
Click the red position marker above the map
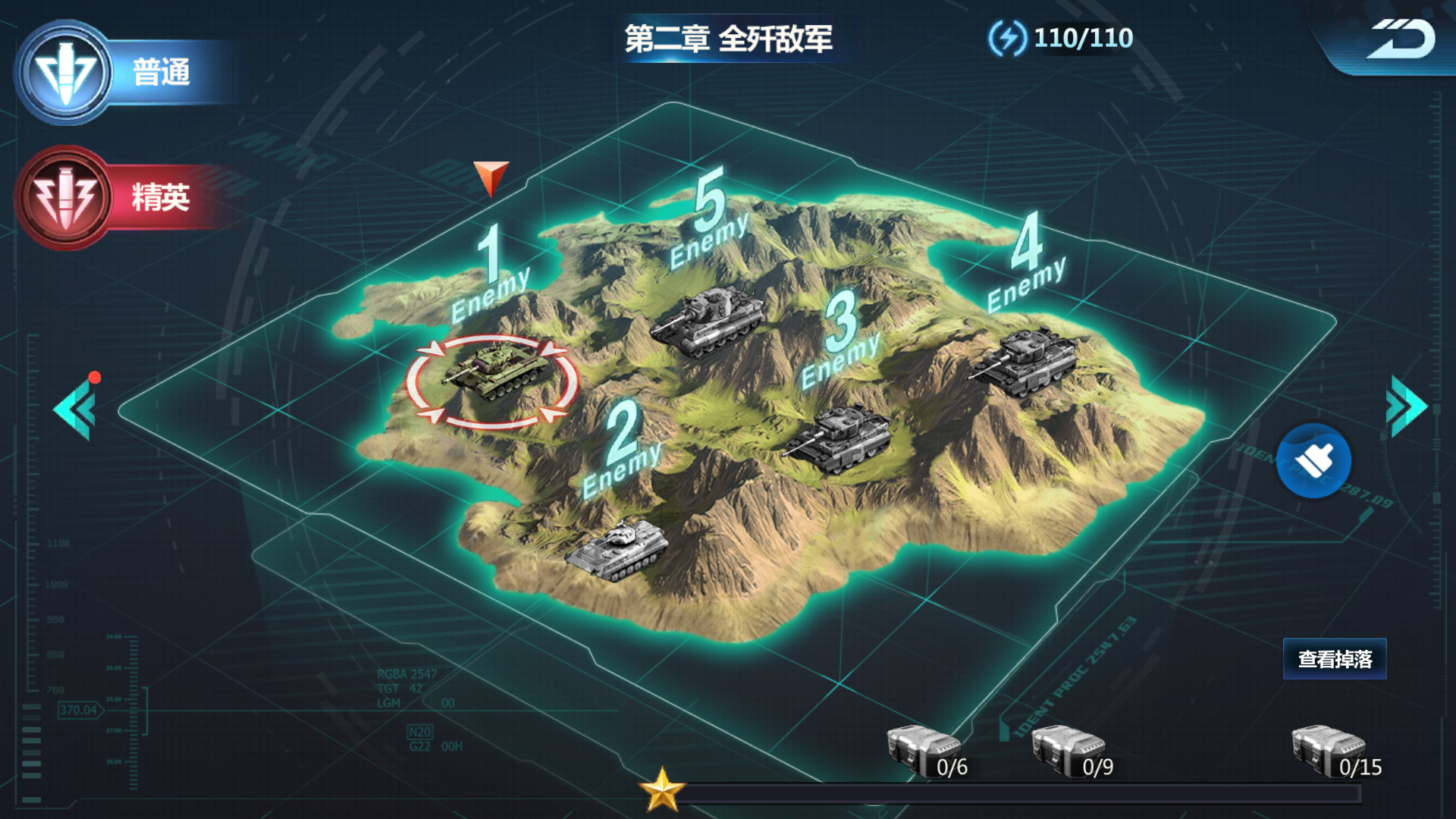point(492,178)
